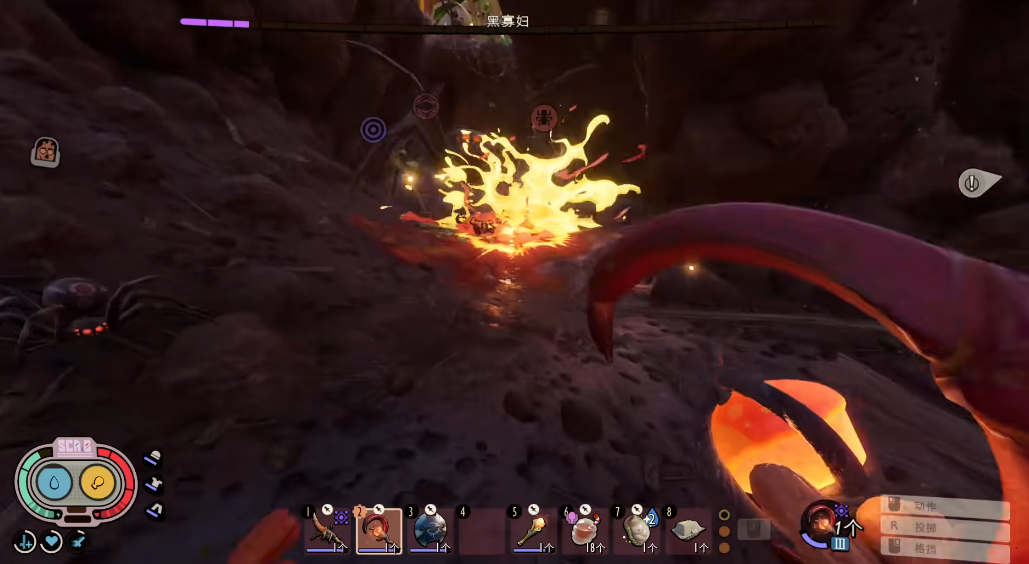The width and height of the screenshot is (1029, 564).
Task: Inspect the sword-plus buff icon
Action: click(24, 542)
